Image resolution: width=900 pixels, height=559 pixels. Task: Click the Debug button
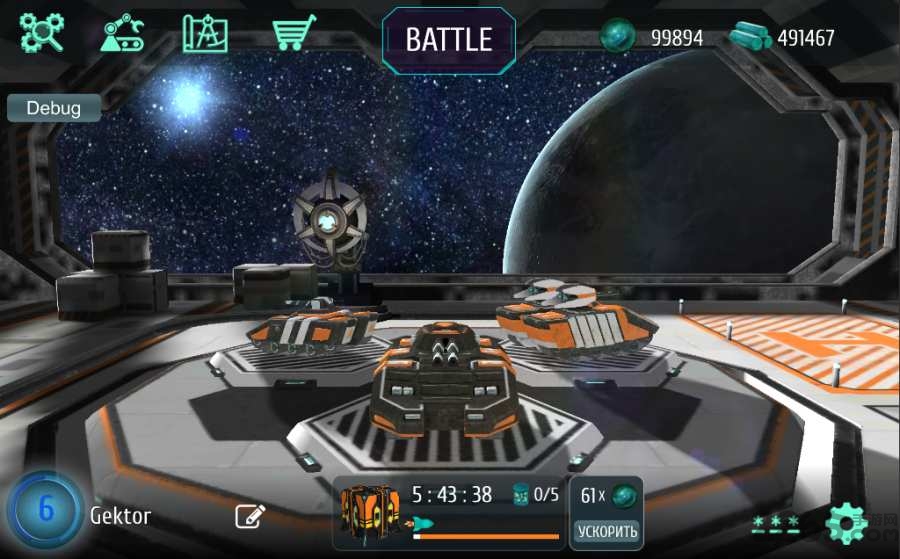tap(54, 108)
